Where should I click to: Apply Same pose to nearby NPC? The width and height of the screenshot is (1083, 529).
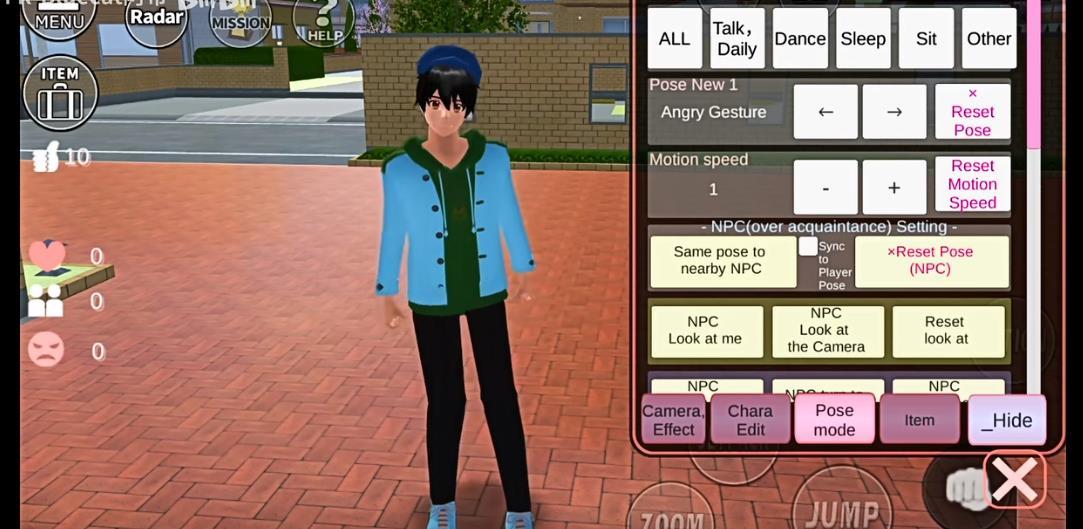[722, 261]
